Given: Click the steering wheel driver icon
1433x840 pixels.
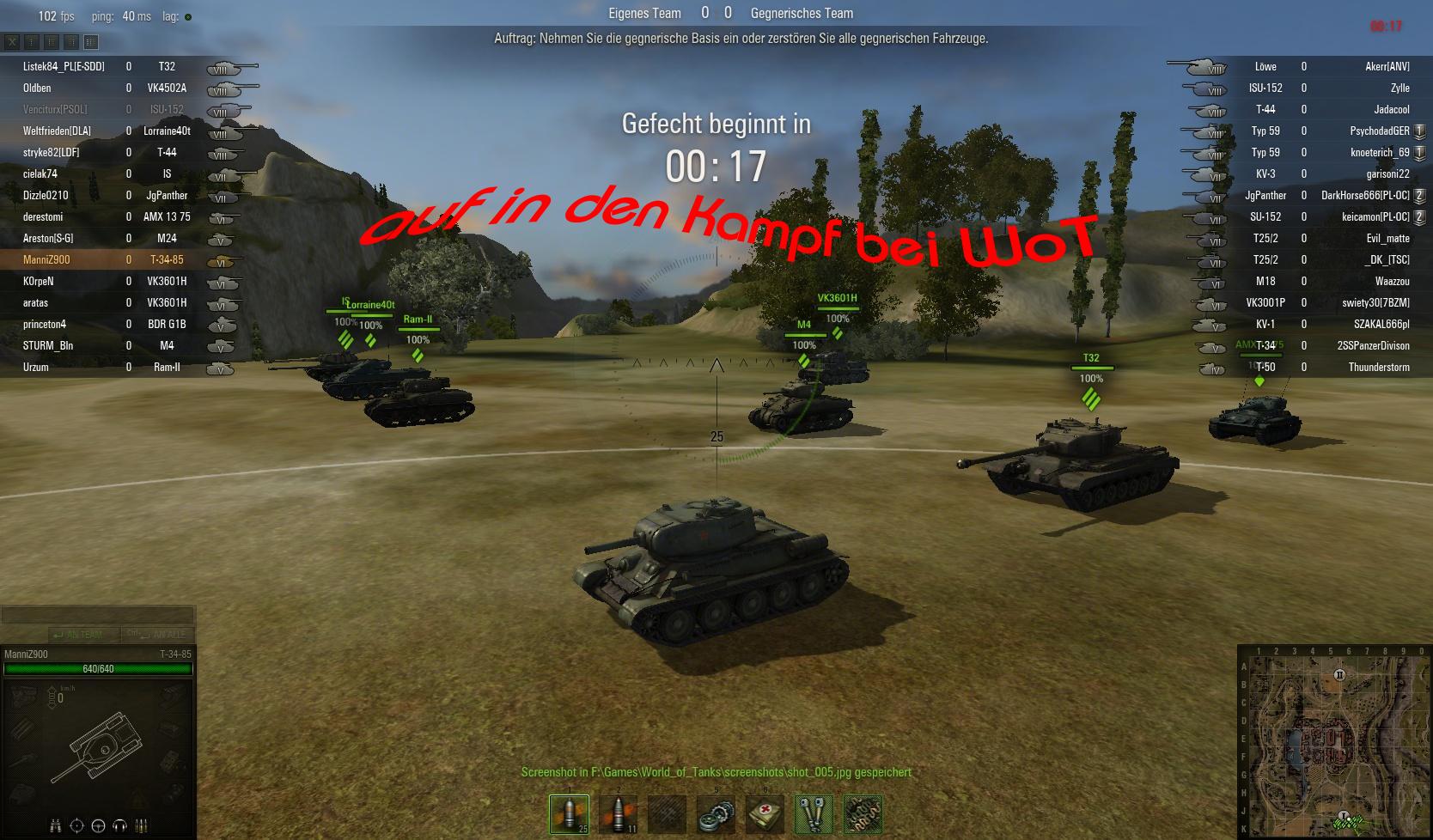Looking at the screenshot, I should coord(98,825).
